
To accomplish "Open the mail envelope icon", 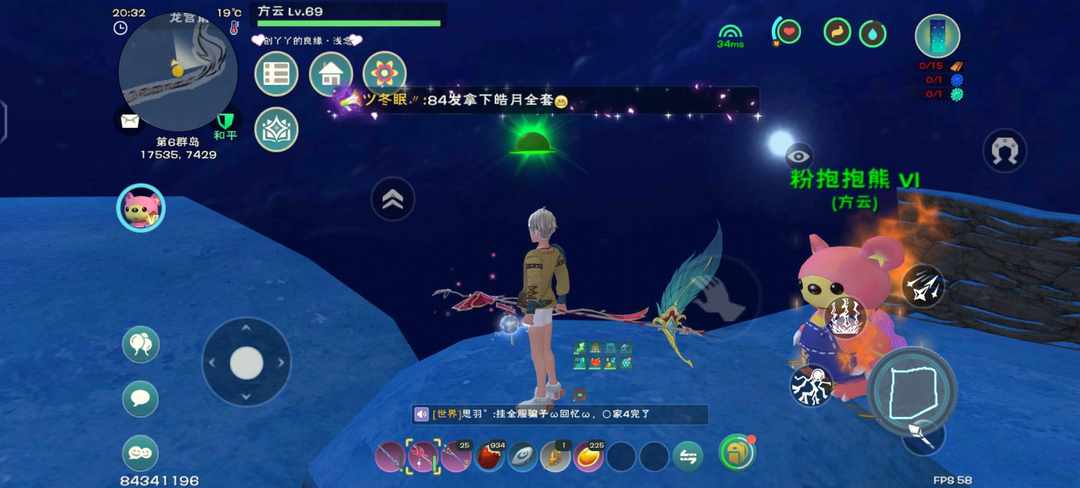I will click(130, 121).
